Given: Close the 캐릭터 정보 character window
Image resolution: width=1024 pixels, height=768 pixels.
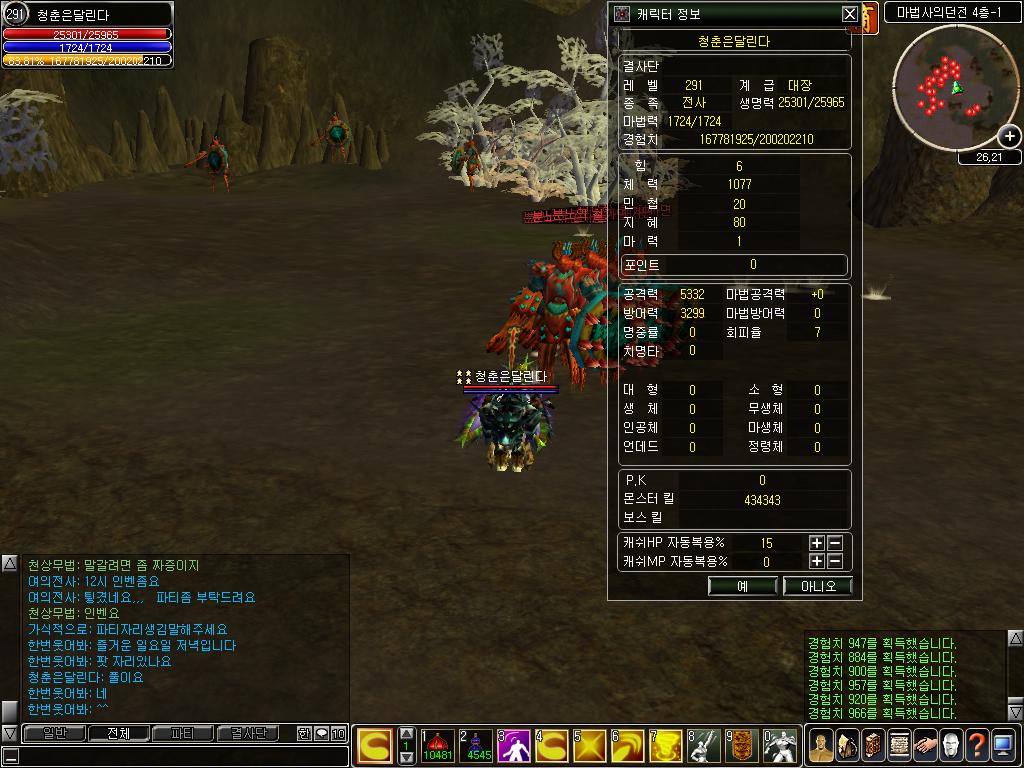Looking at the screenshot, I should 849,14.
